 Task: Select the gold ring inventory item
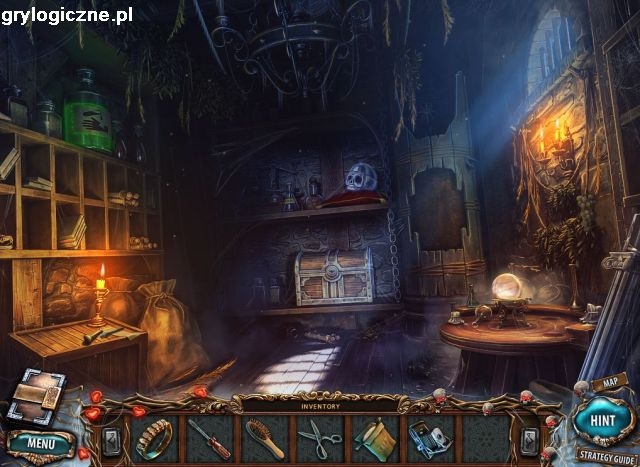pyautogui.click(x=155, y=437)
